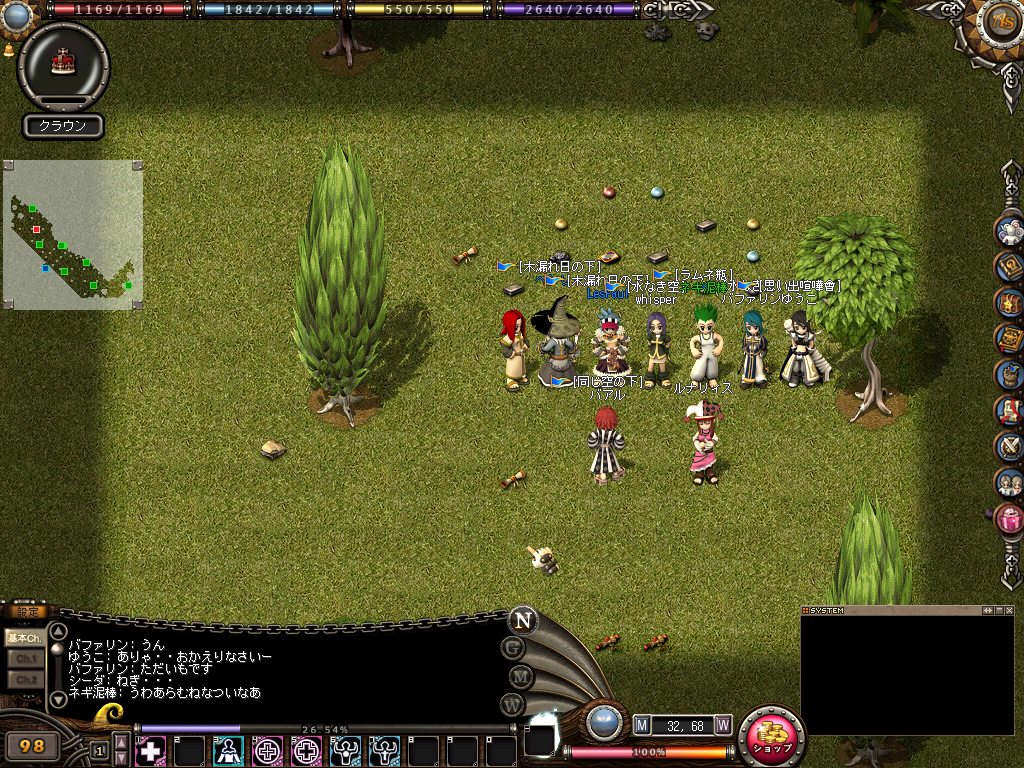1024x768 pixels.
Task: Activate the seated figure skill in slot 3
Action: pyautogui.click(x=228, y=750)
